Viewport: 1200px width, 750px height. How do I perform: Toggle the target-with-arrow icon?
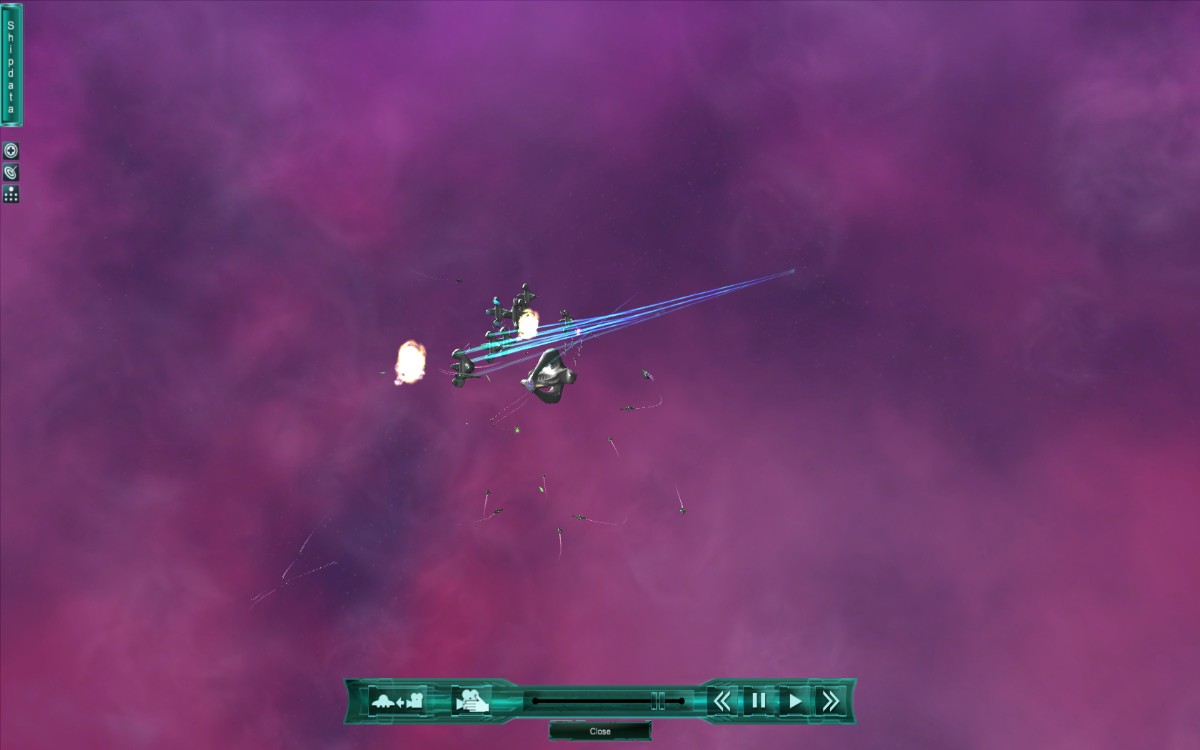pyautogui.click(x=11, y=172)
